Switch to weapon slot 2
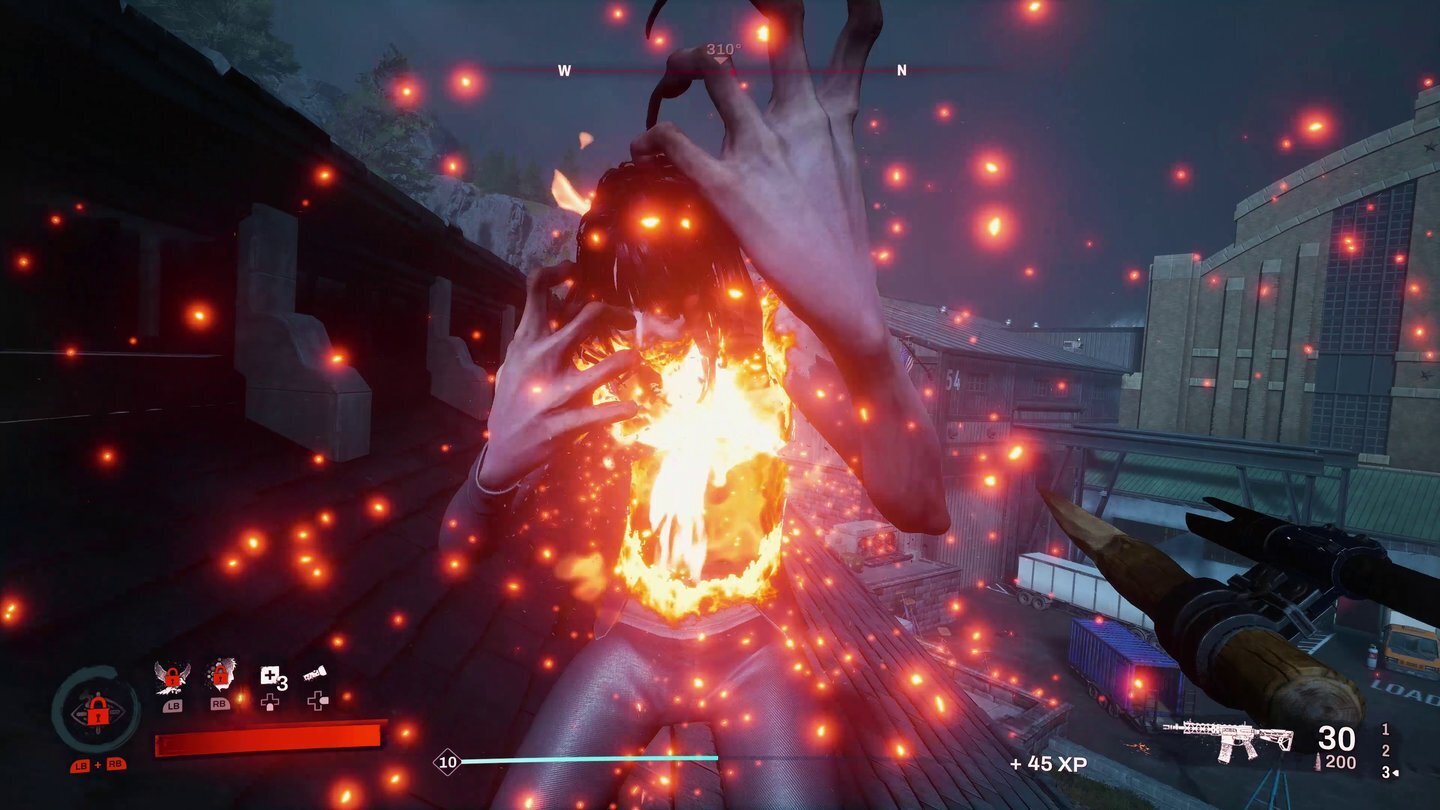This screenshot has height=810, width=1440. 1385,751
